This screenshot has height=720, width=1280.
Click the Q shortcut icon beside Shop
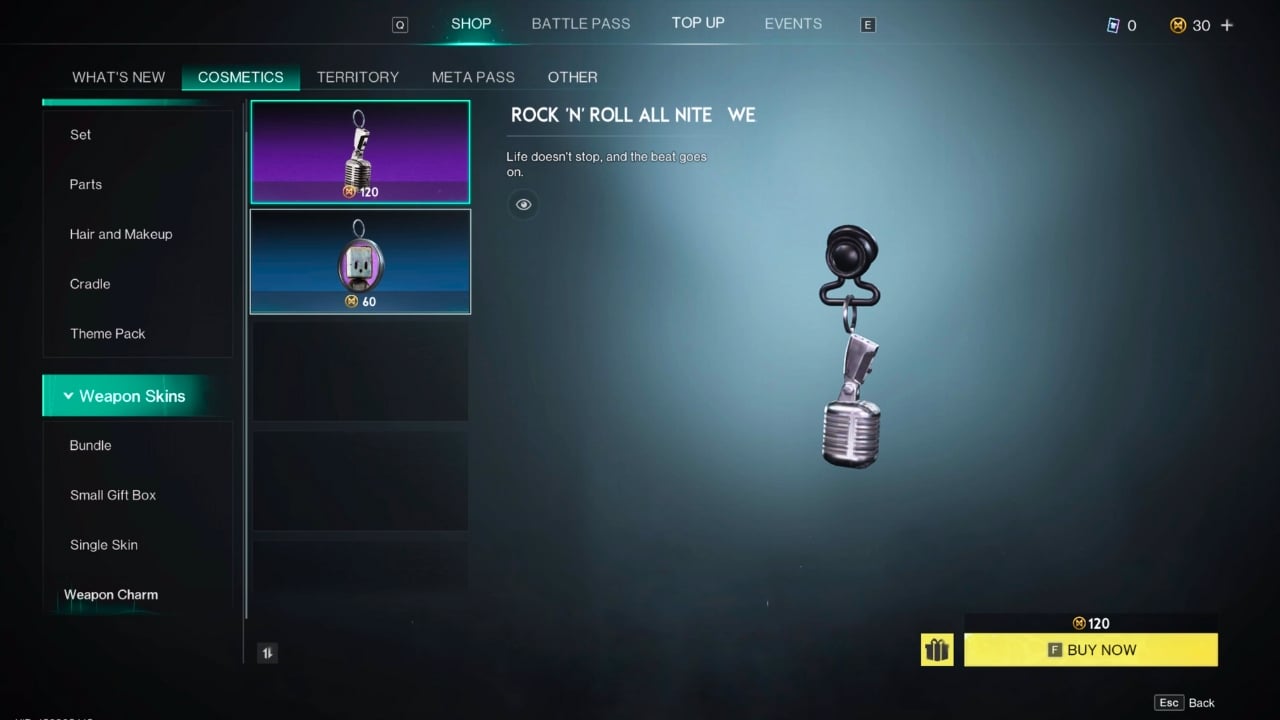pos(400,24)
